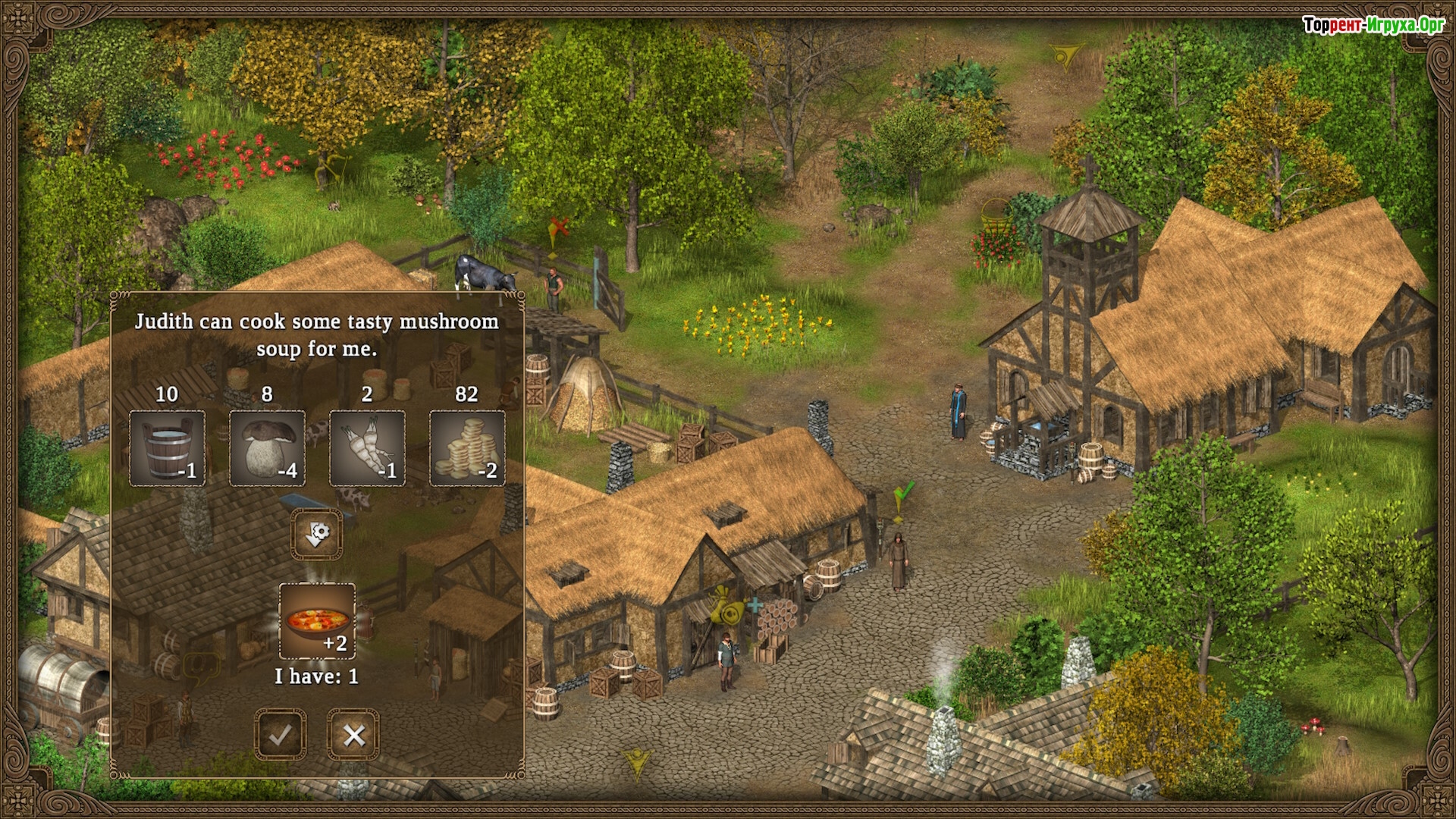This screenshot has width=1456, height=819.
Task: Click the gear crafting arrow icon
Action: coord(317,533)
